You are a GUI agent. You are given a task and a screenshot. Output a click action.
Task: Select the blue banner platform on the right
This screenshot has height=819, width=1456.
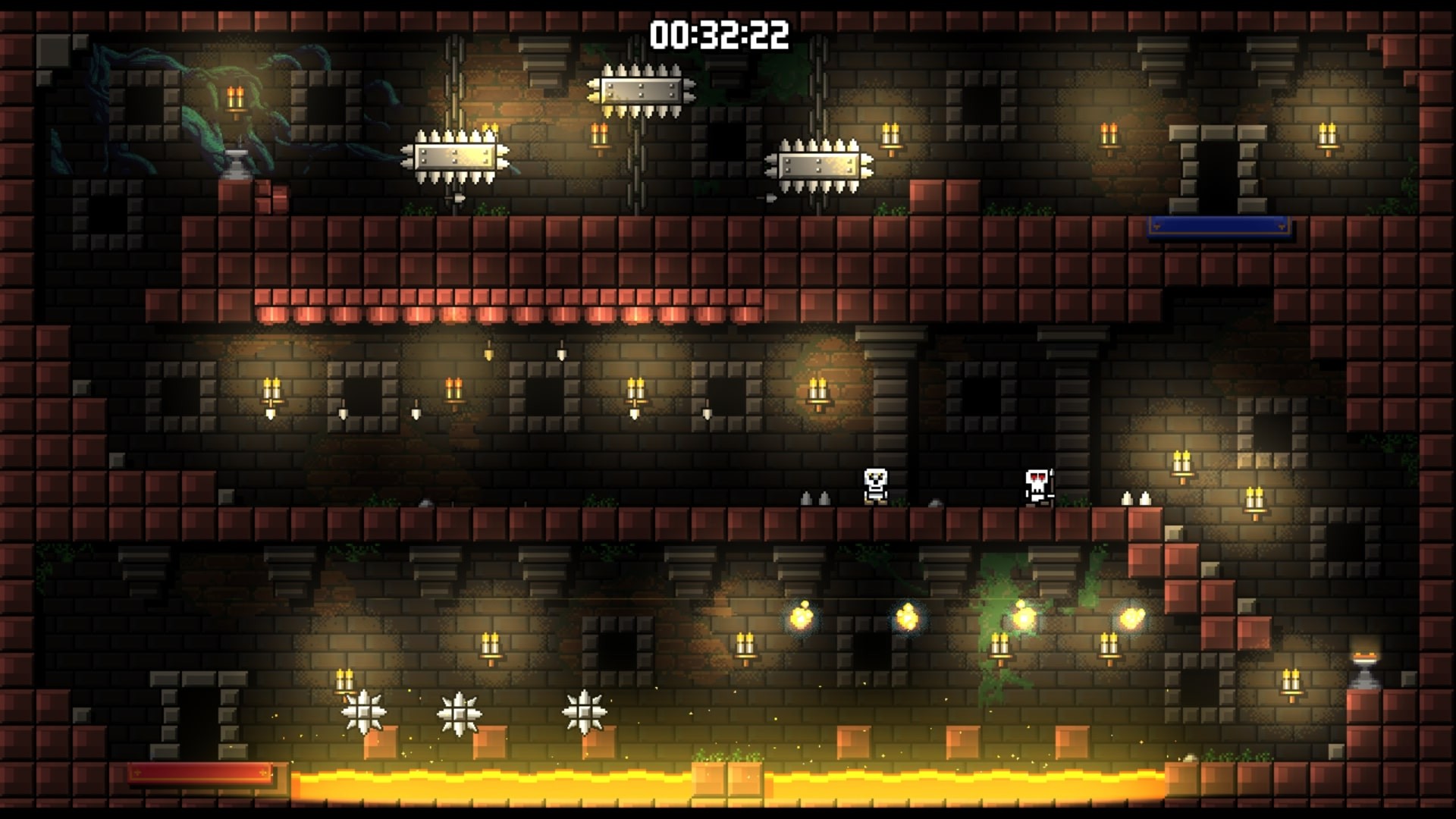click(1219, 224)
